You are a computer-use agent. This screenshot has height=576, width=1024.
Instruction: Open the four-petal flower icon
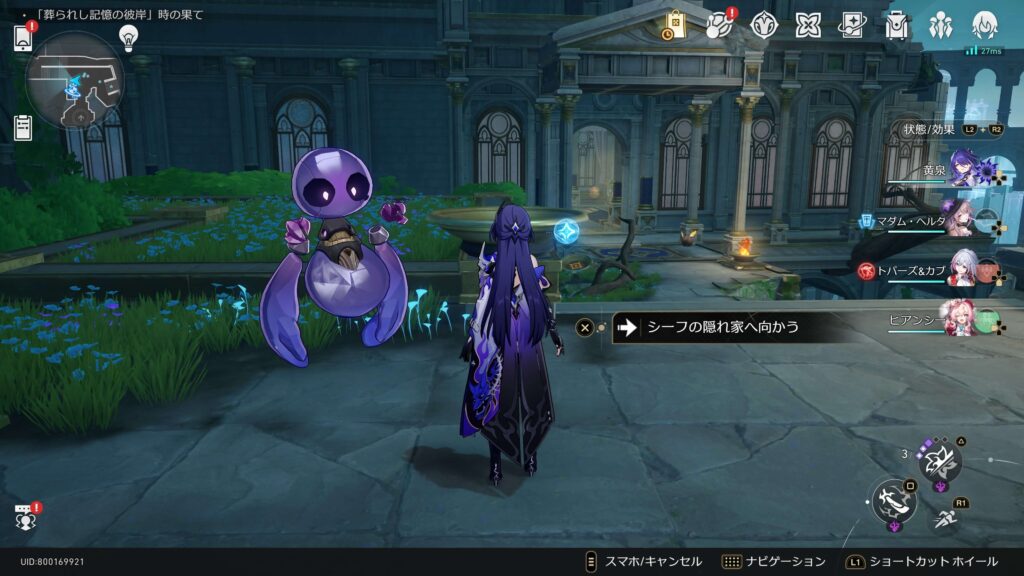coord(808,25)
